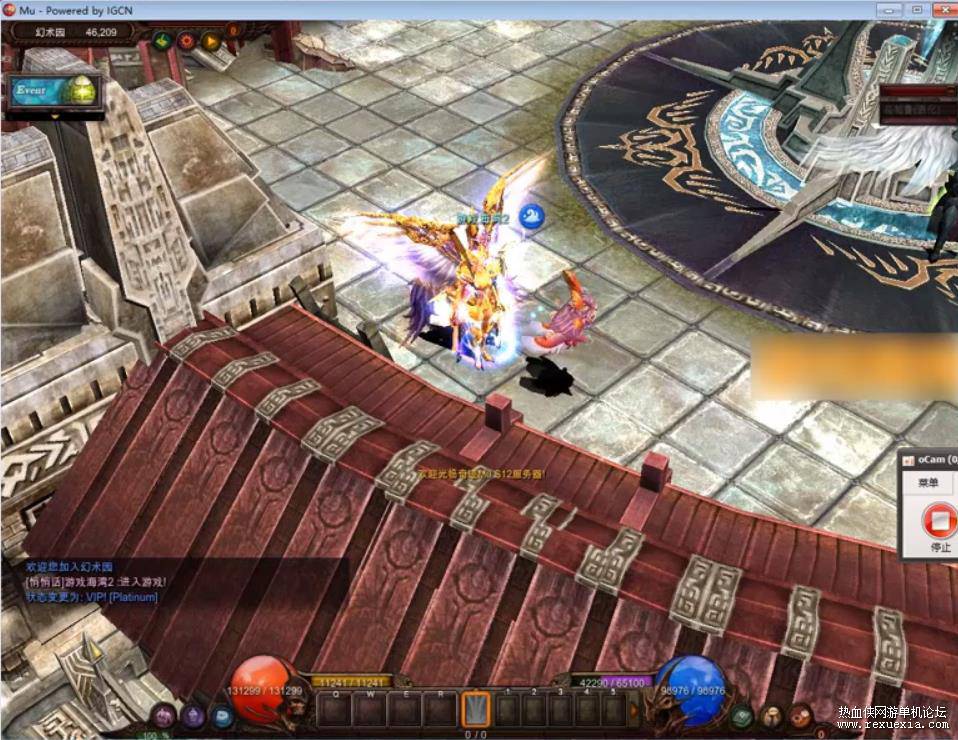Activate the orange play arrow icon

coord(210,41)
